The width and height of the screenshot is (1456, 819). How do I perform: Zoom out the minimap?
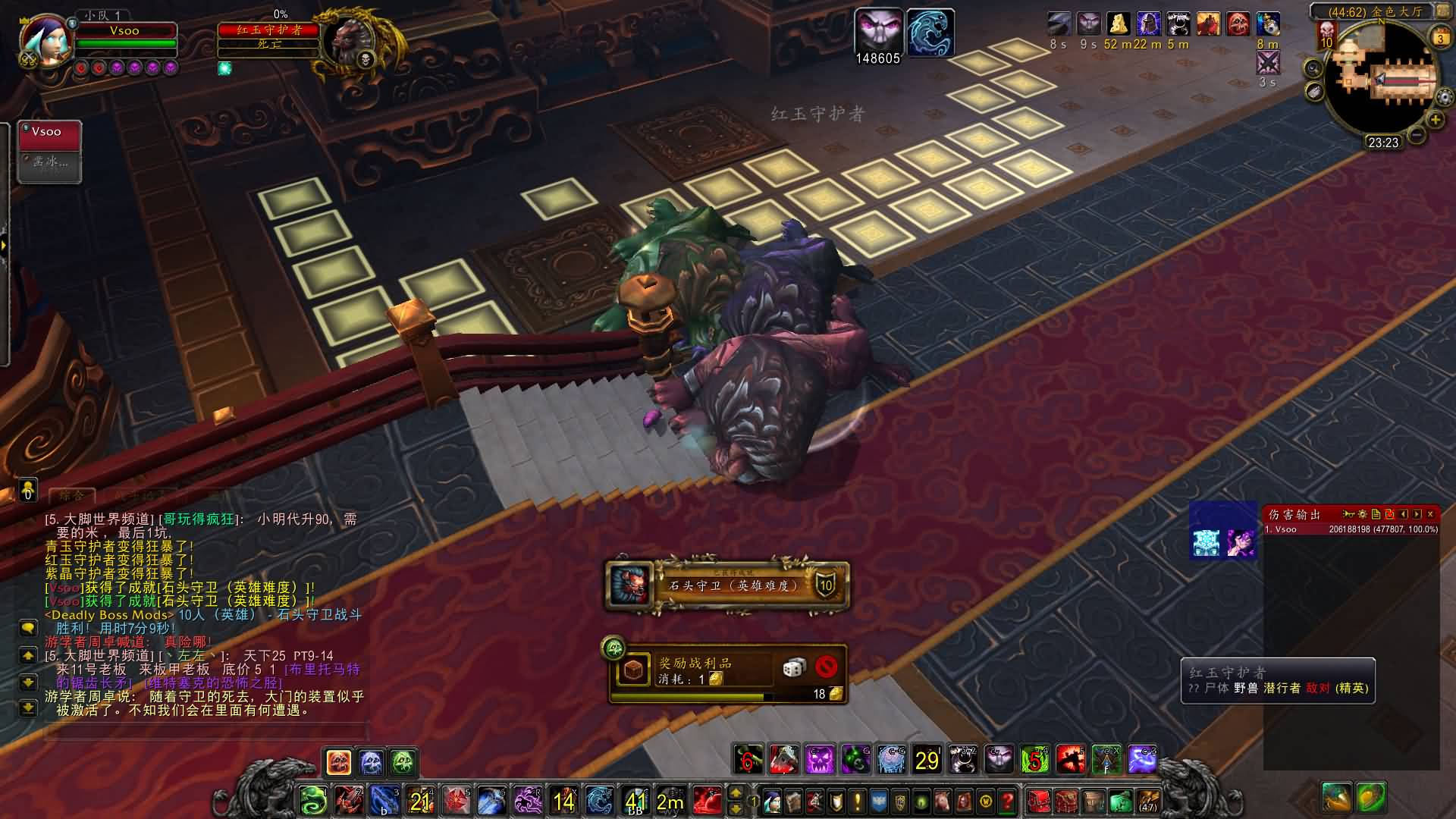coord(1416,135)
